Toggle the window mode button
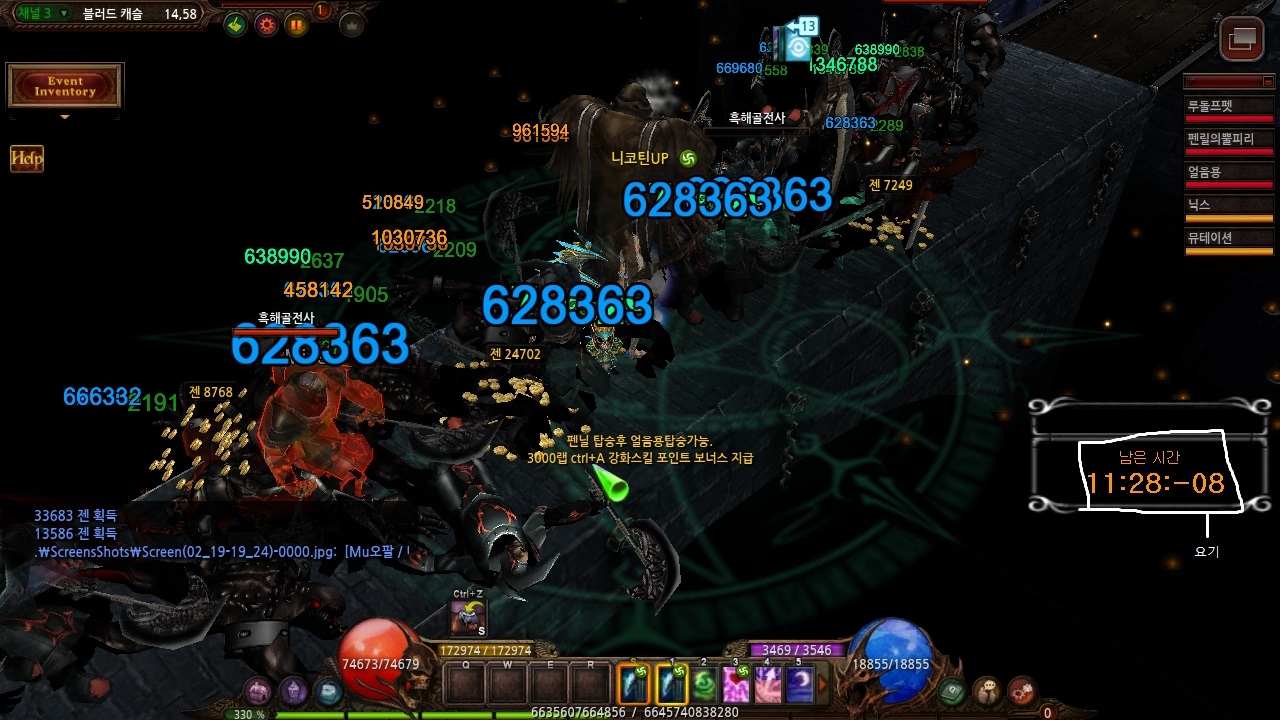1280x720 pixels. point(1242,39)
